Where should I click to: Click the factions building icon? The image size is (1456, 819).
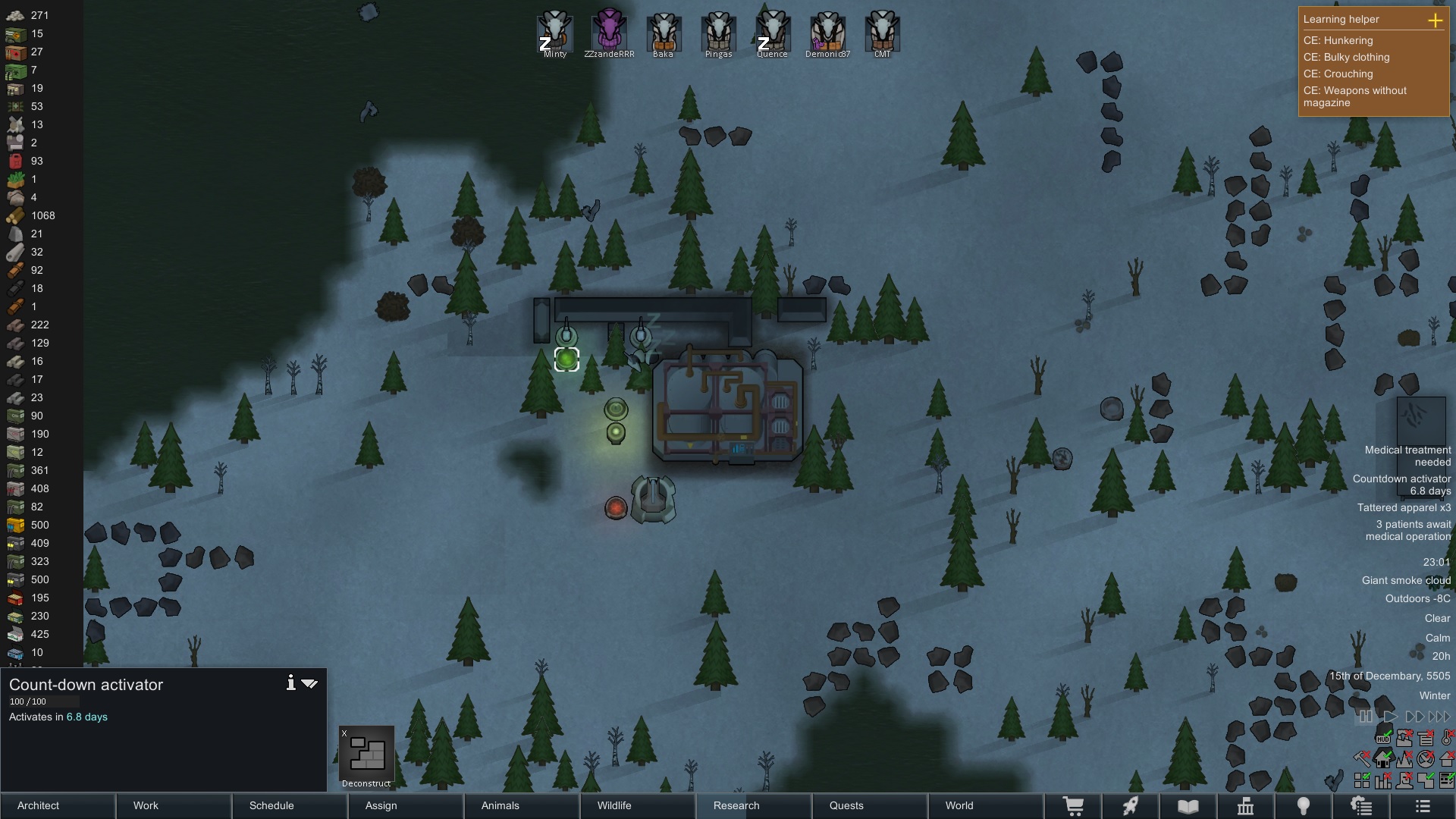(1247, 806)
